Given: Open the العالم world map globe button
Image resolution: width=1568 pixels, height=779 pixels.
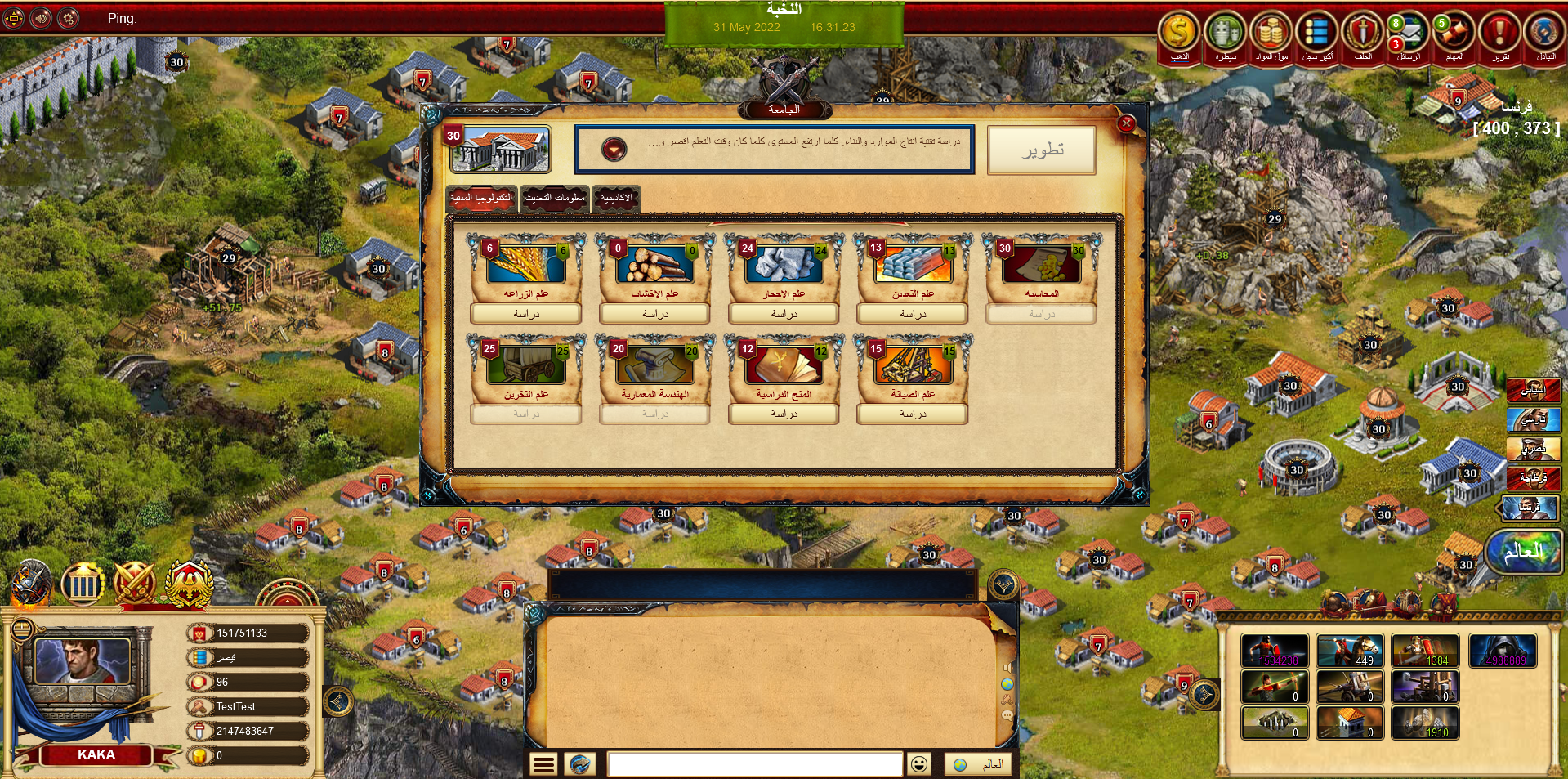Looking at the screenshot, I should coord(1524,552).
